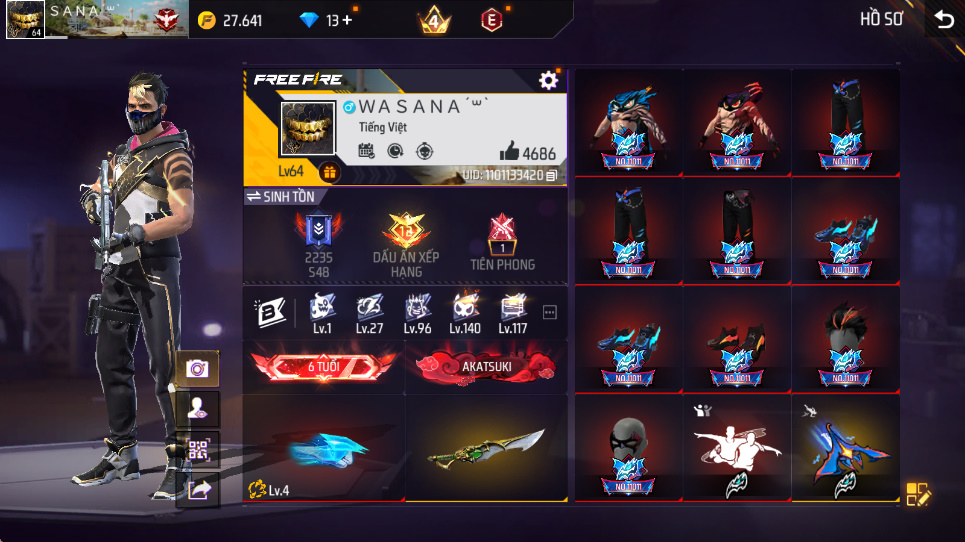Click the gold teeth profile avatar

pos(306,129)
